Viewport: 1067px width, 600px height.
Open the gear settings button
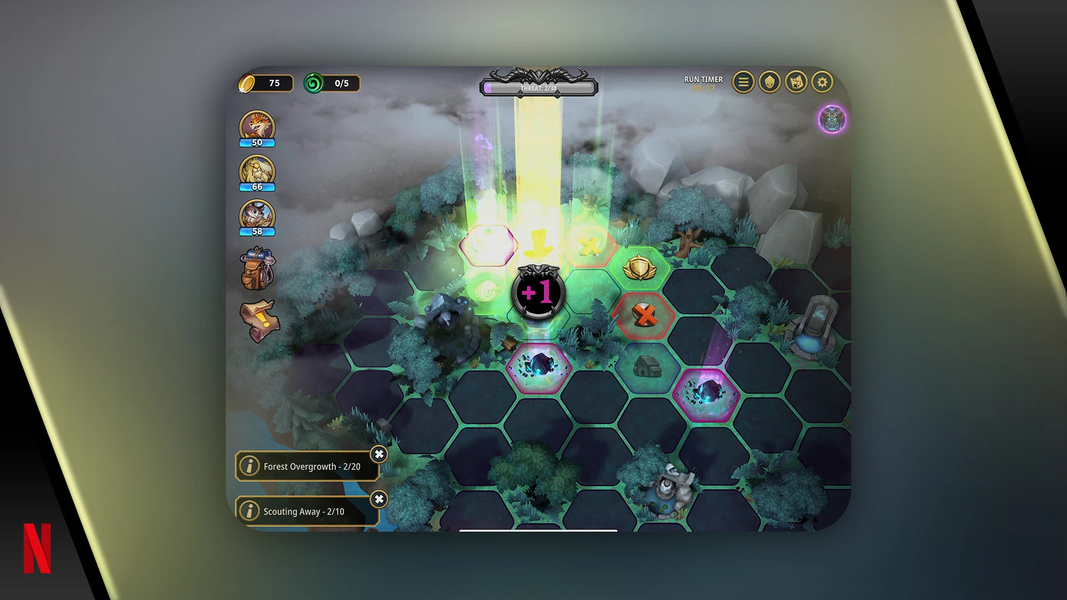tap(822, 82)
